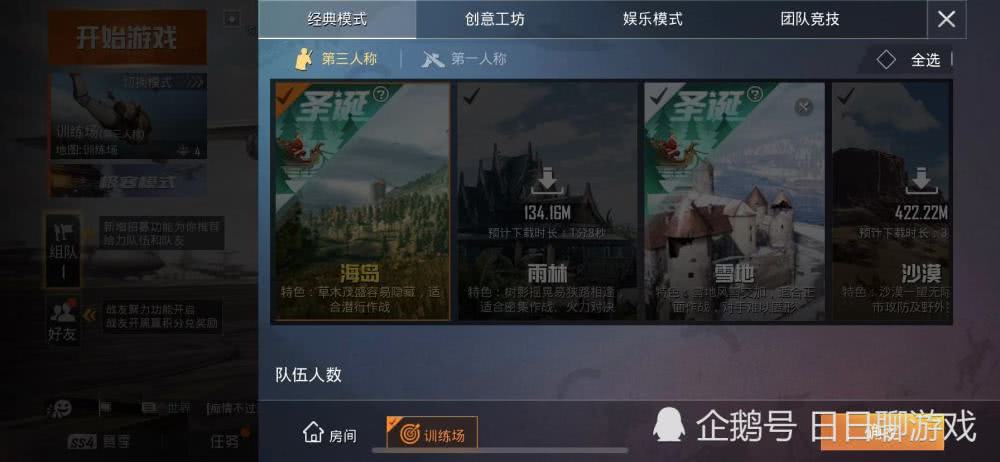Go to the 团队竞技 tab
This screenshot has width=1000, height=462.
point(809,19)
